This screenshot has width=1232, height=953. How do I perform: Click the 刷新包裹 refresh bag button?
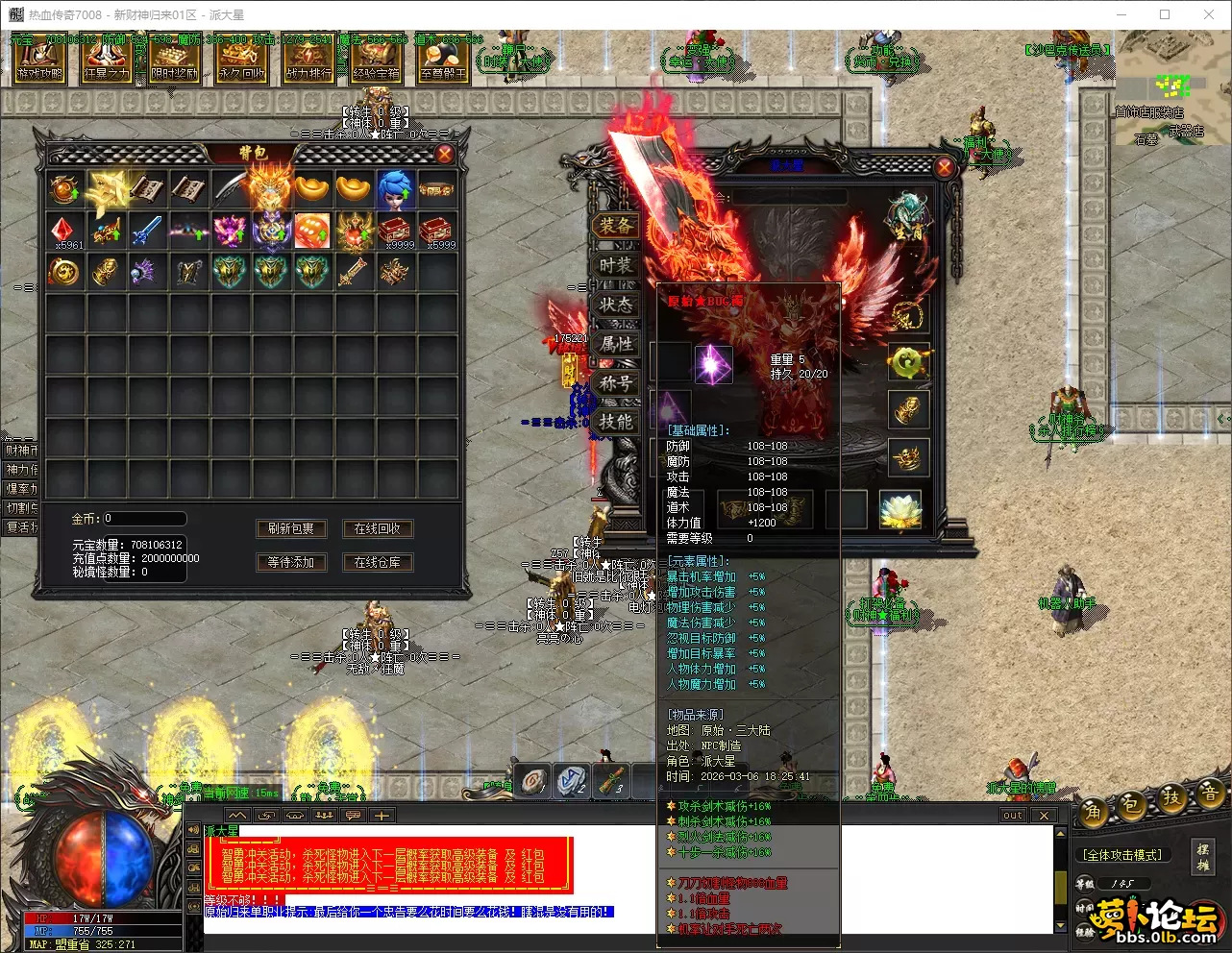(x=291, y=528)
